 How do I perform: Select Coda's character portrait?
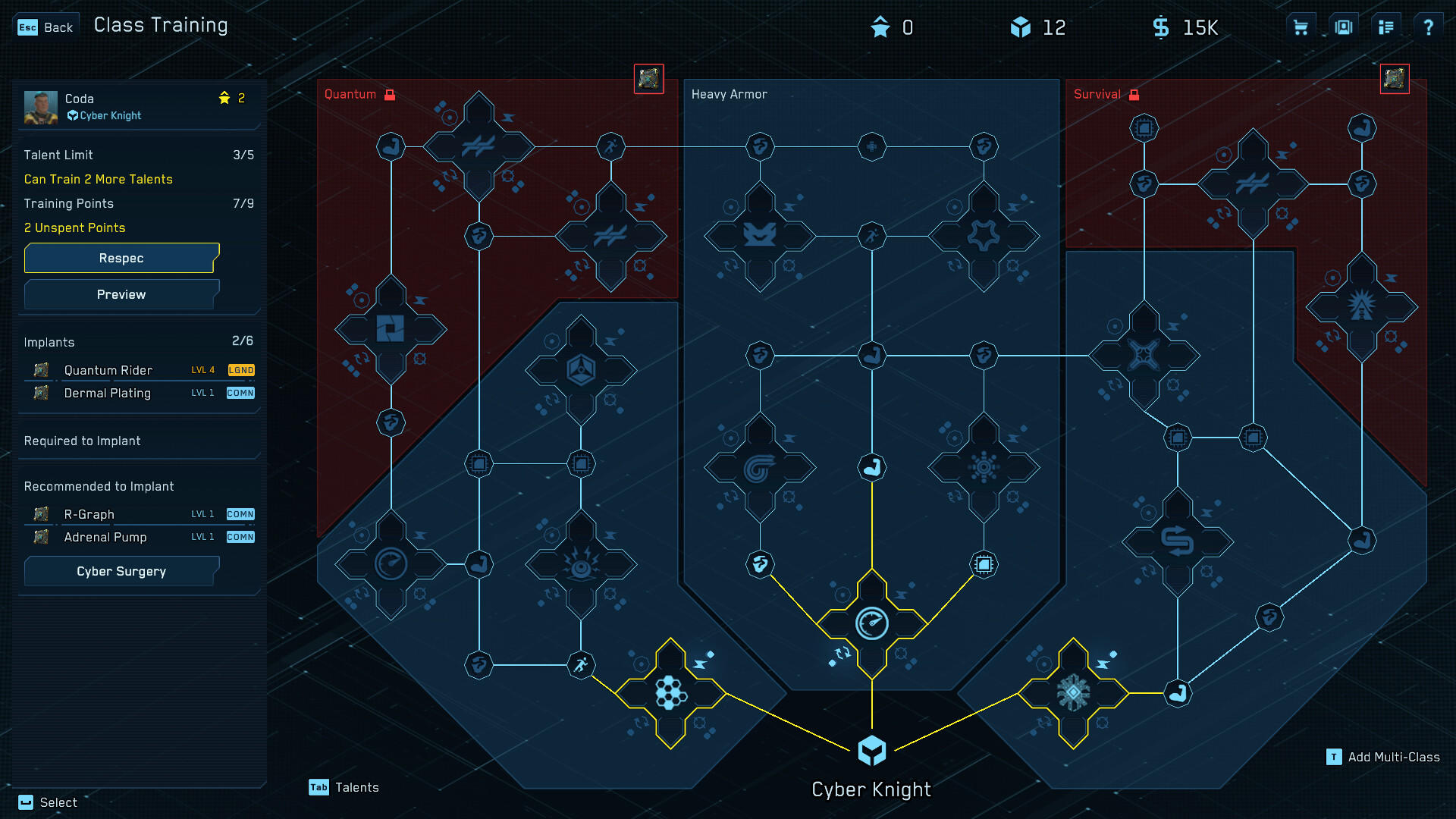coord(41,106)
